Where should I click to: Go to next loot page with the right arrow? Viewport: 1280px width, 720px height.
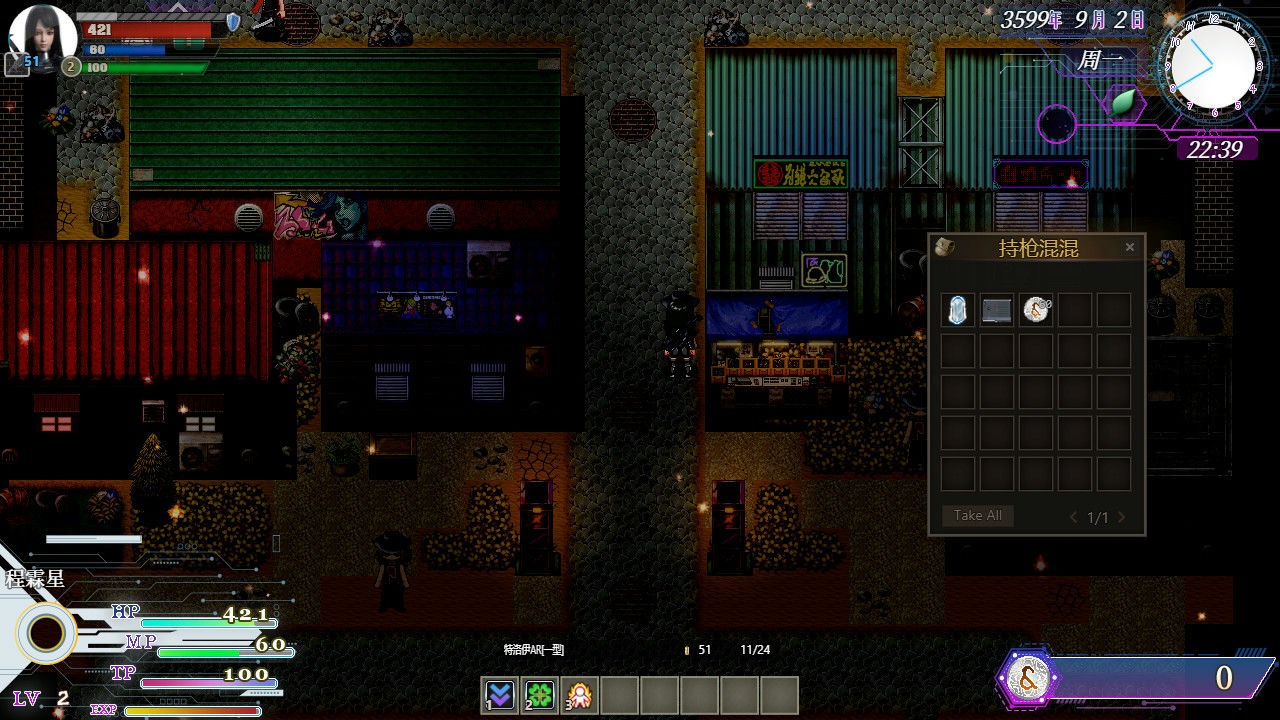tap(1121, 517)
